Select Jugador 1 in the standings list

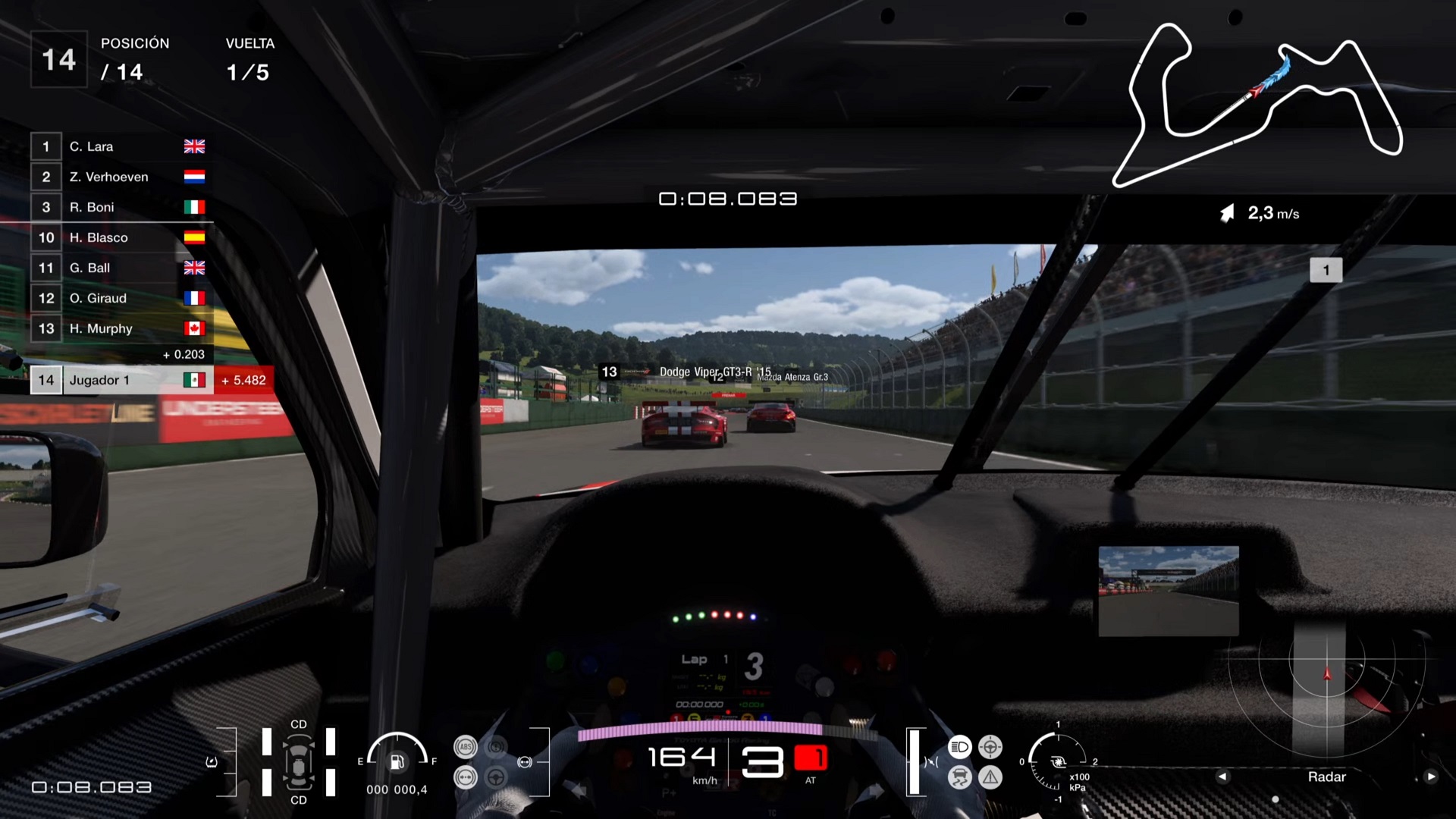[99, 380]
